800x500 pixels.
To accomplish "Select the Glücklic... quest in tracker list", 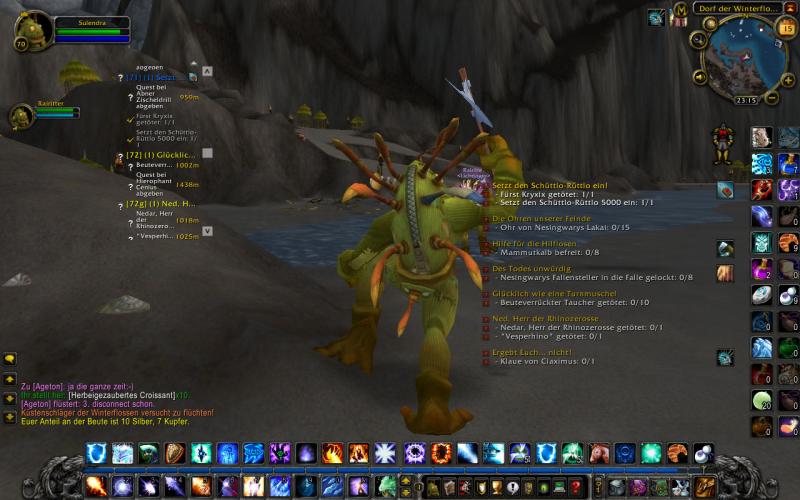I will (160, 155).
